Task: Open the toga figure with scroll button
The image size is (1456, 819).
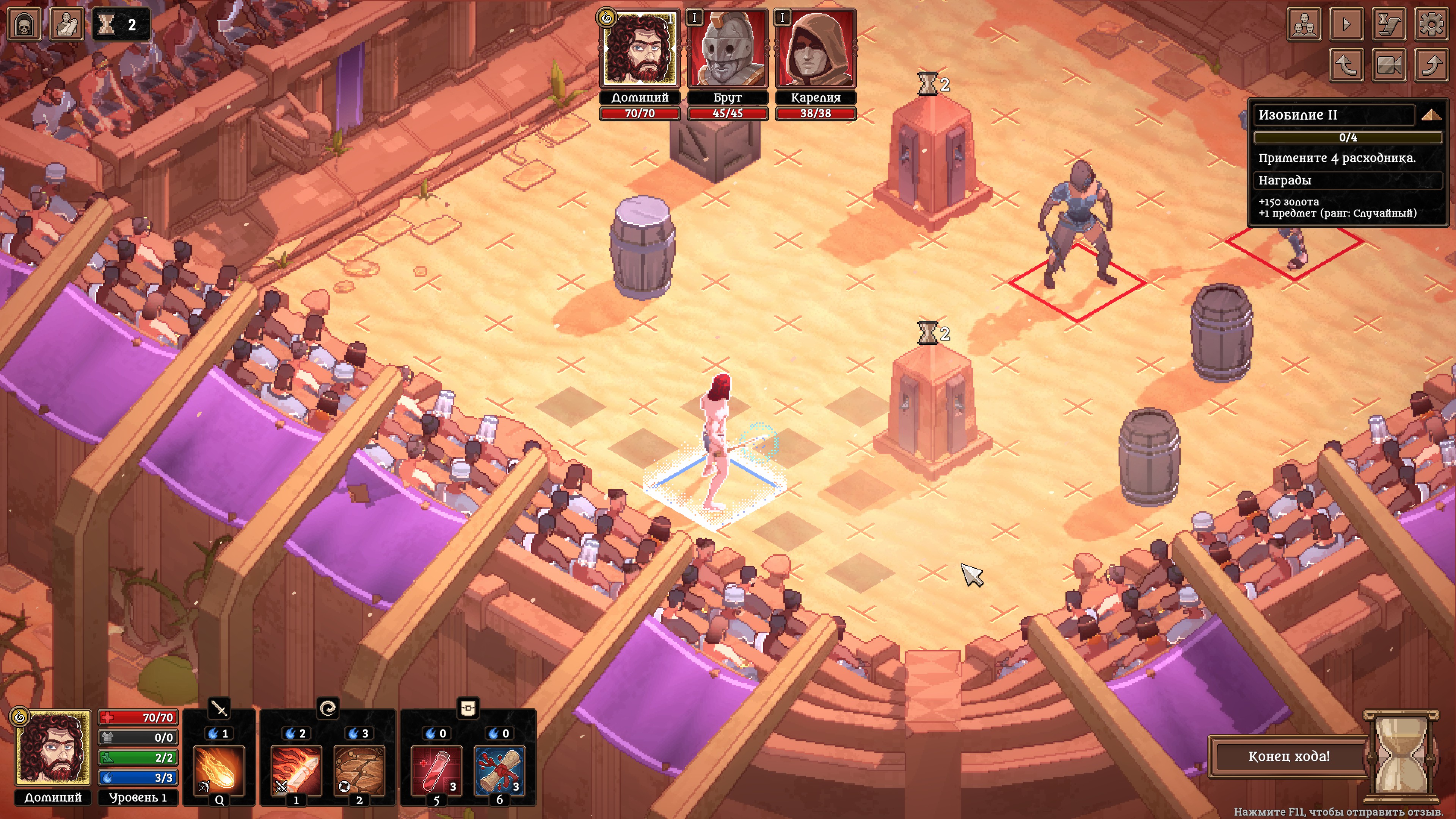Action: tap(67, 24)
